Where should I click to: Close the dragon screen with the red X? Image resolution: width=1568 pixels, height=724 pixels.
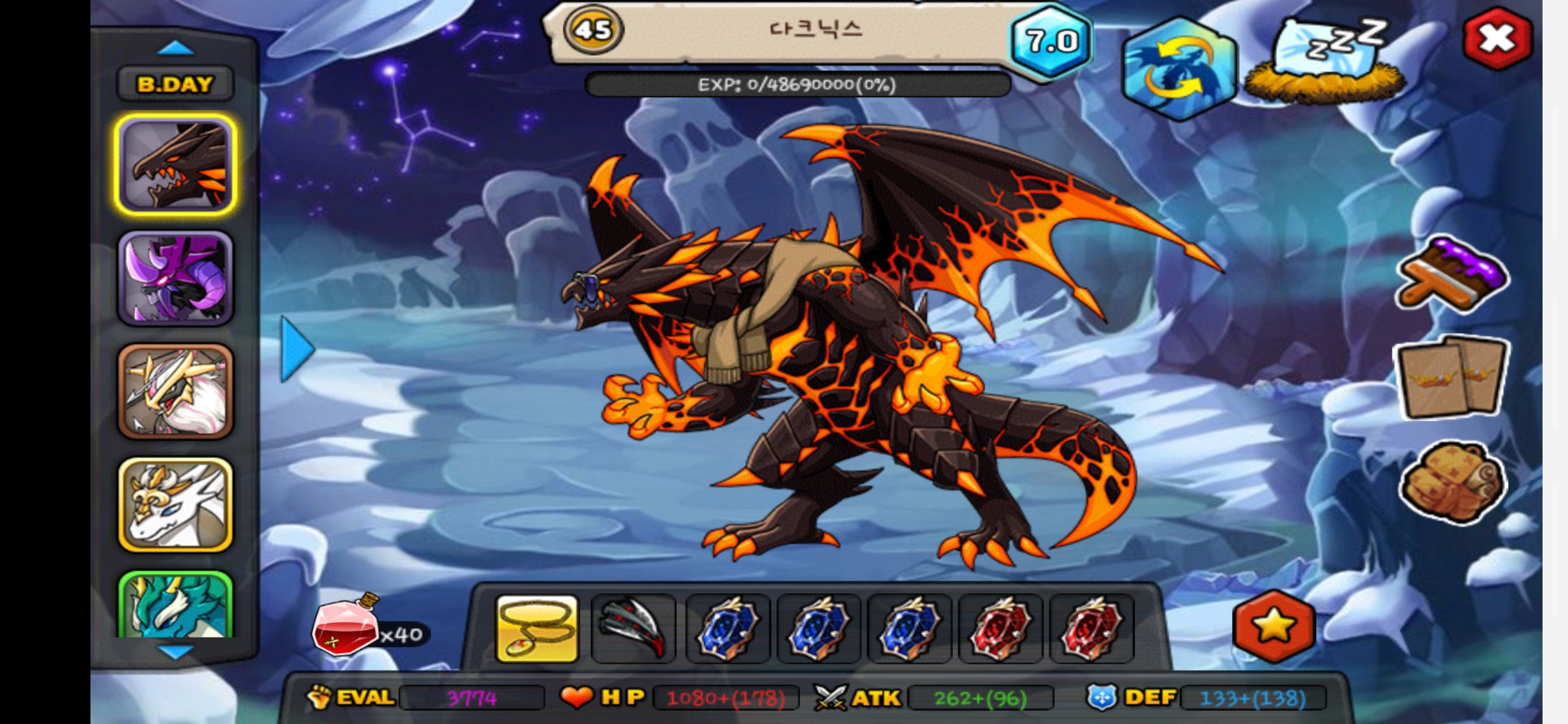tap(1497, 39)
